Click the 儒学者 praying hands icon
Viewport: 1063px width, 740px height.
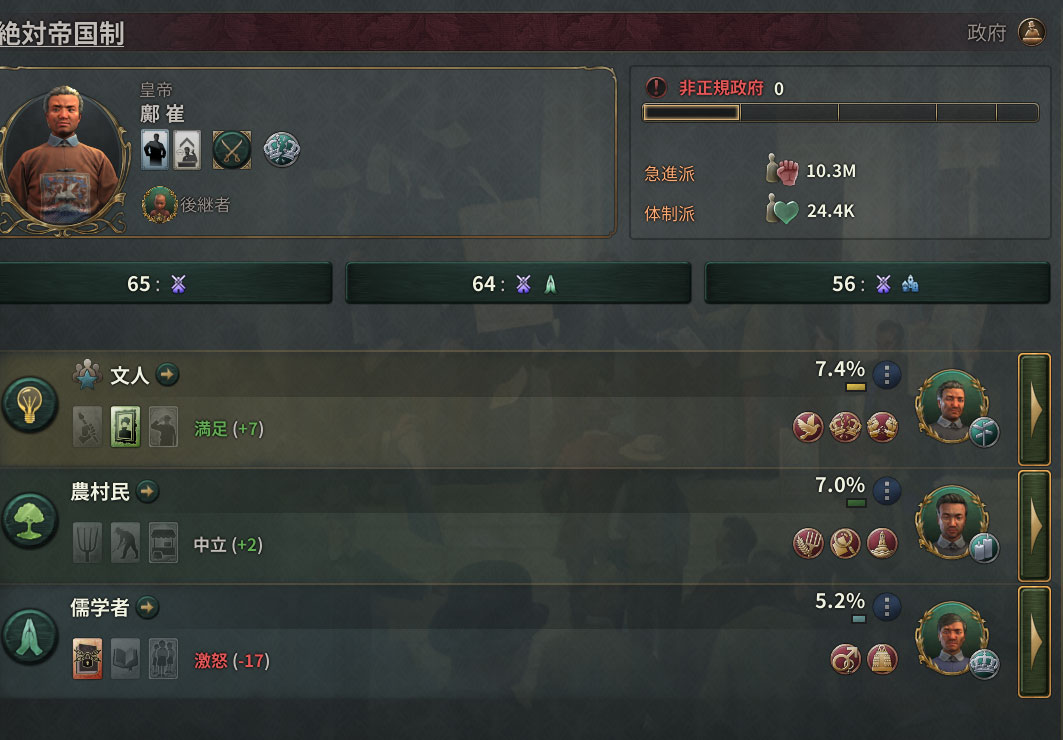click(x=28, y=637)
